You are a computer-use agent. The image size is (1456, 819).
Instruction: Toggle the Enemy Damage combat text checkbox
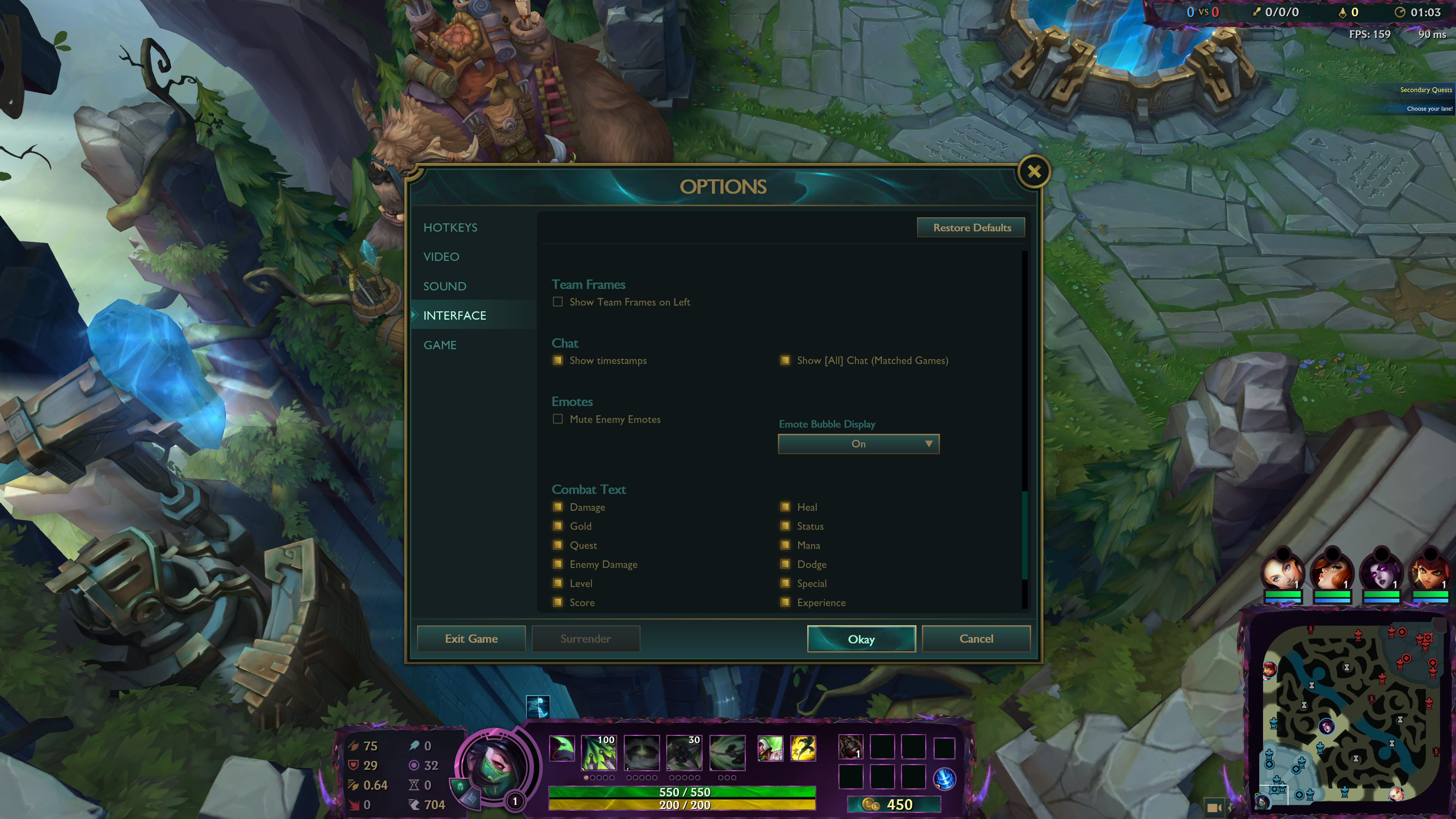(558, 564)
